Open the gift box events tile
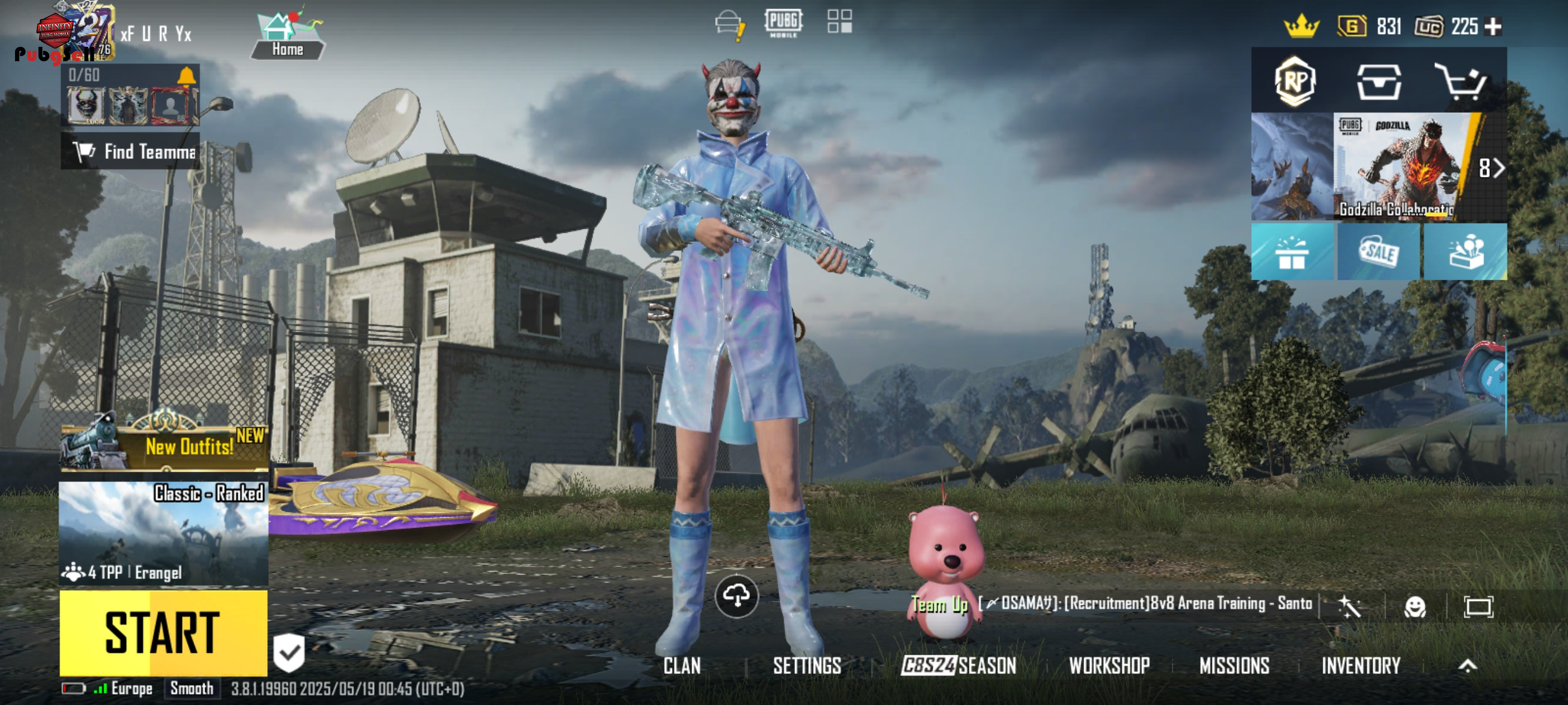Screen dimensions: 1568x705 (1291, 252)
